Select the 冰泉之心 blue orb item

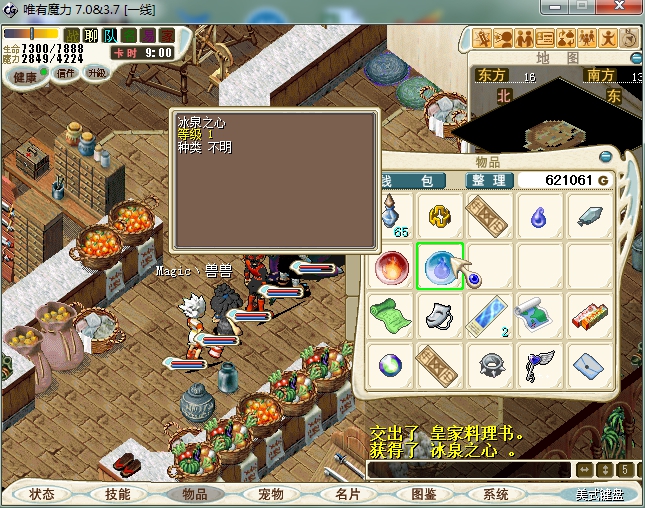(440, 265)
